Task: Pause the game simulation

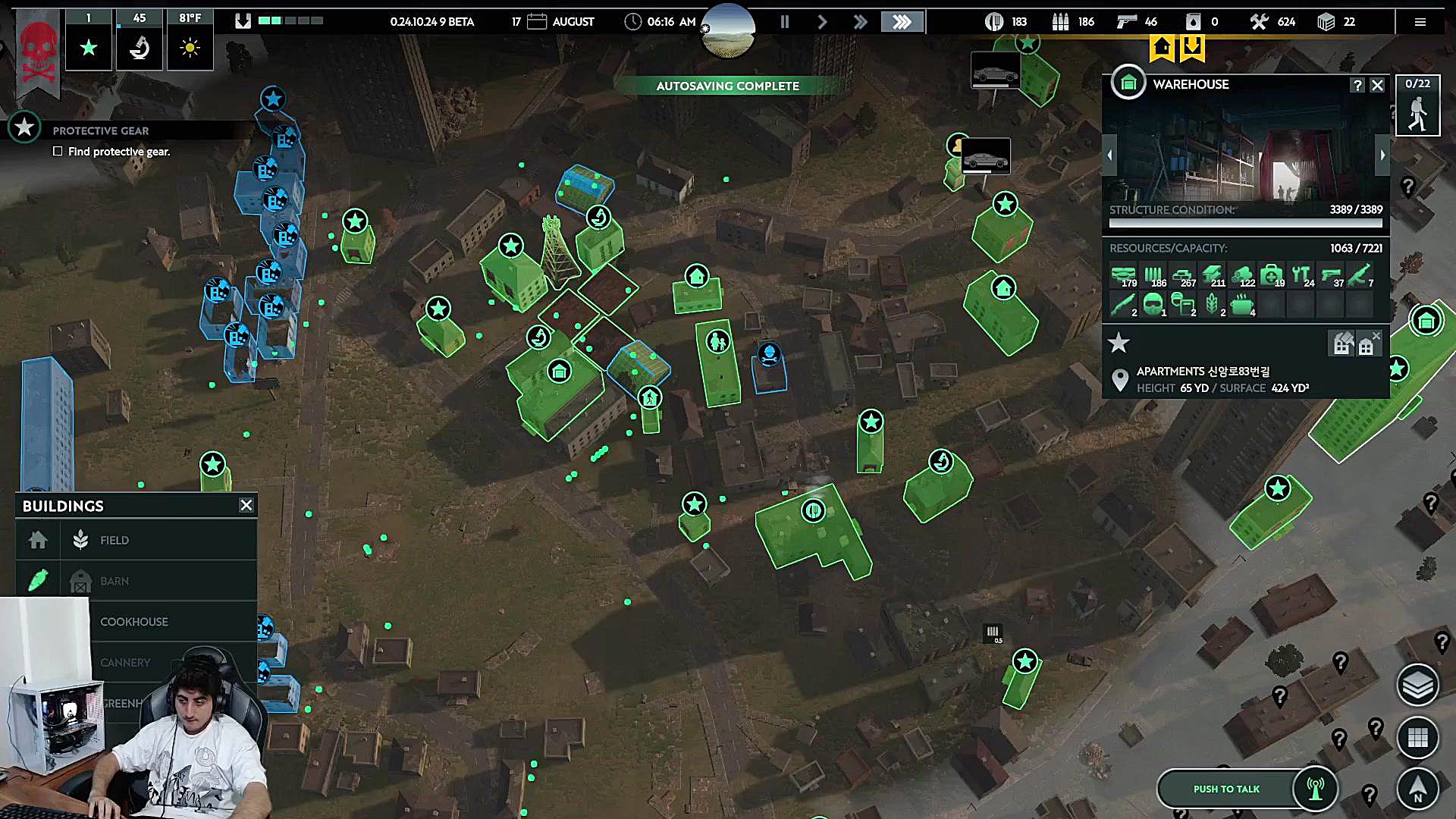Action: [x=785, y=22]
